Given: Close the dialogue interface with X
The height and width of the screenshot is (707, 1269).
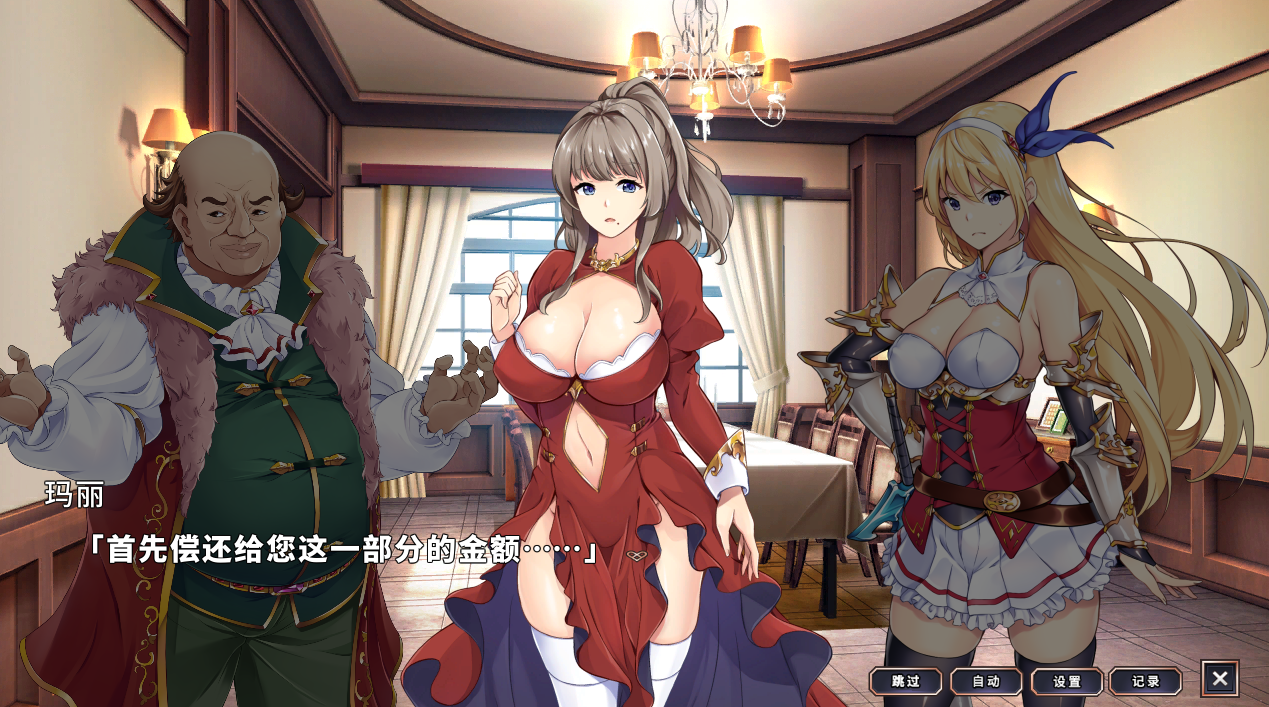Looking at the screenshot, I should click(x=1219, y=678).
